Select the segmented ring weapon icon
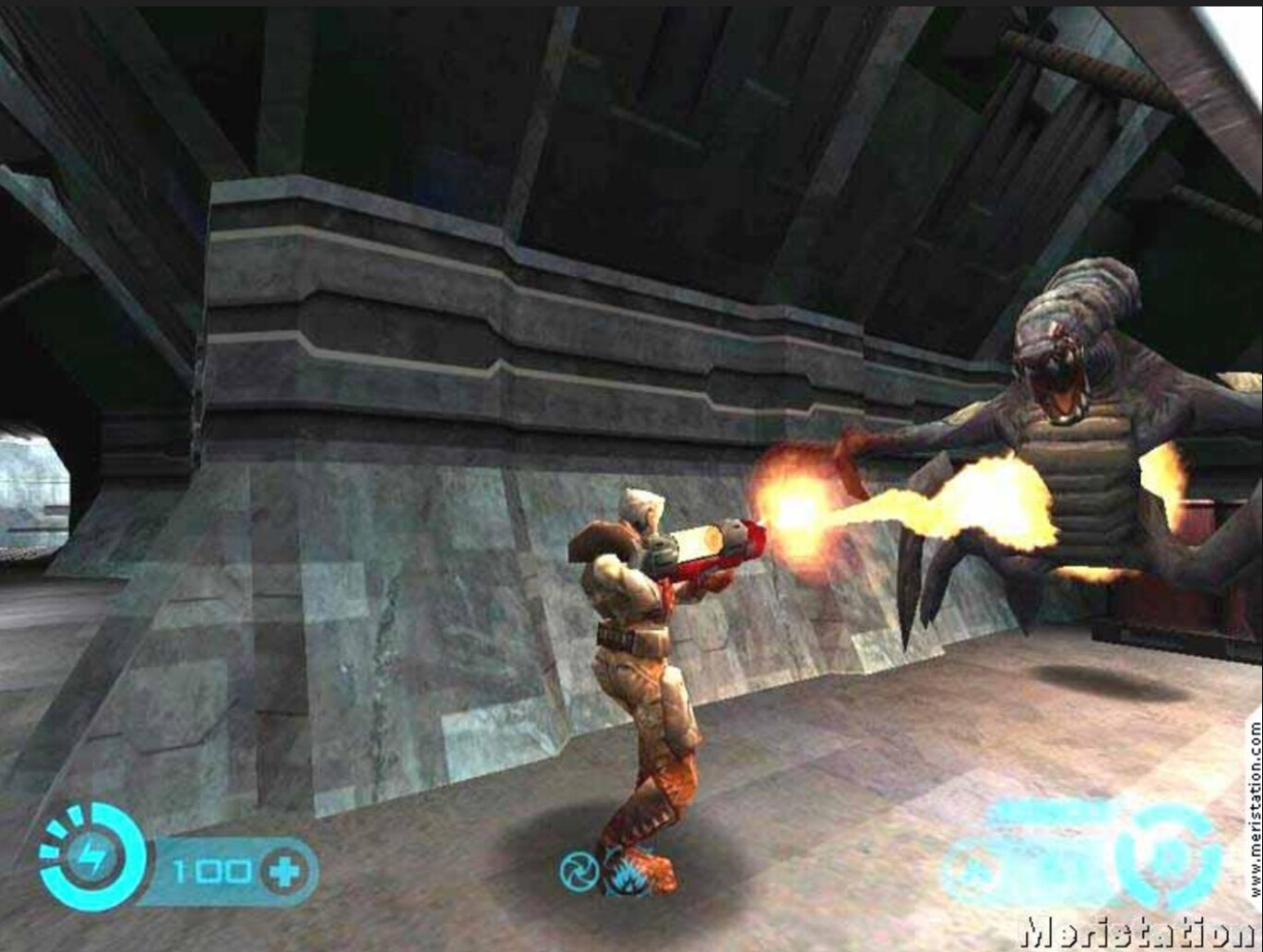The image size is (1263, 952). click(1167, 857)
